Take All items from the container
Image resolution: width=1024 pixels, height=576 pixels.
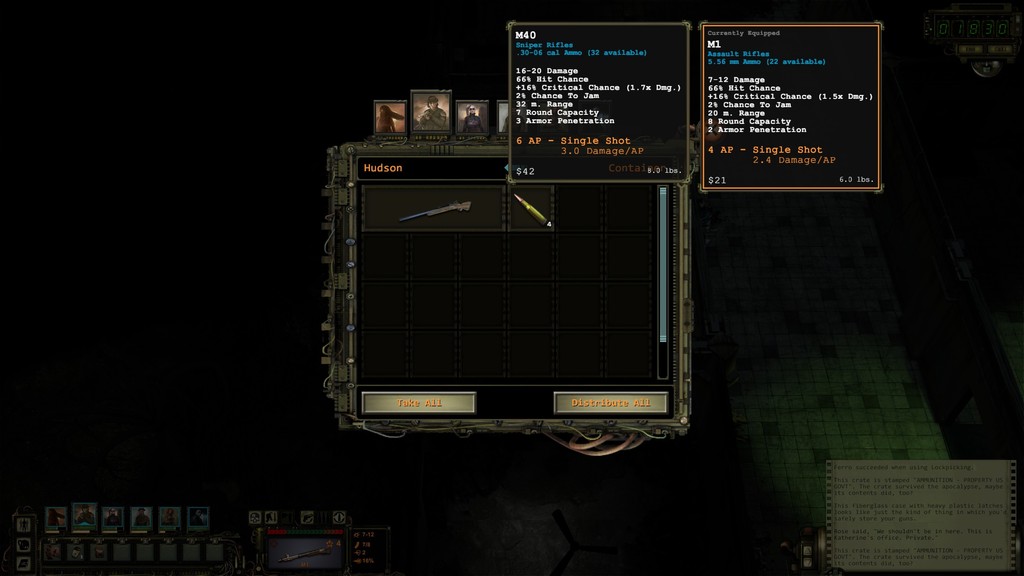[x=418, y=403]
